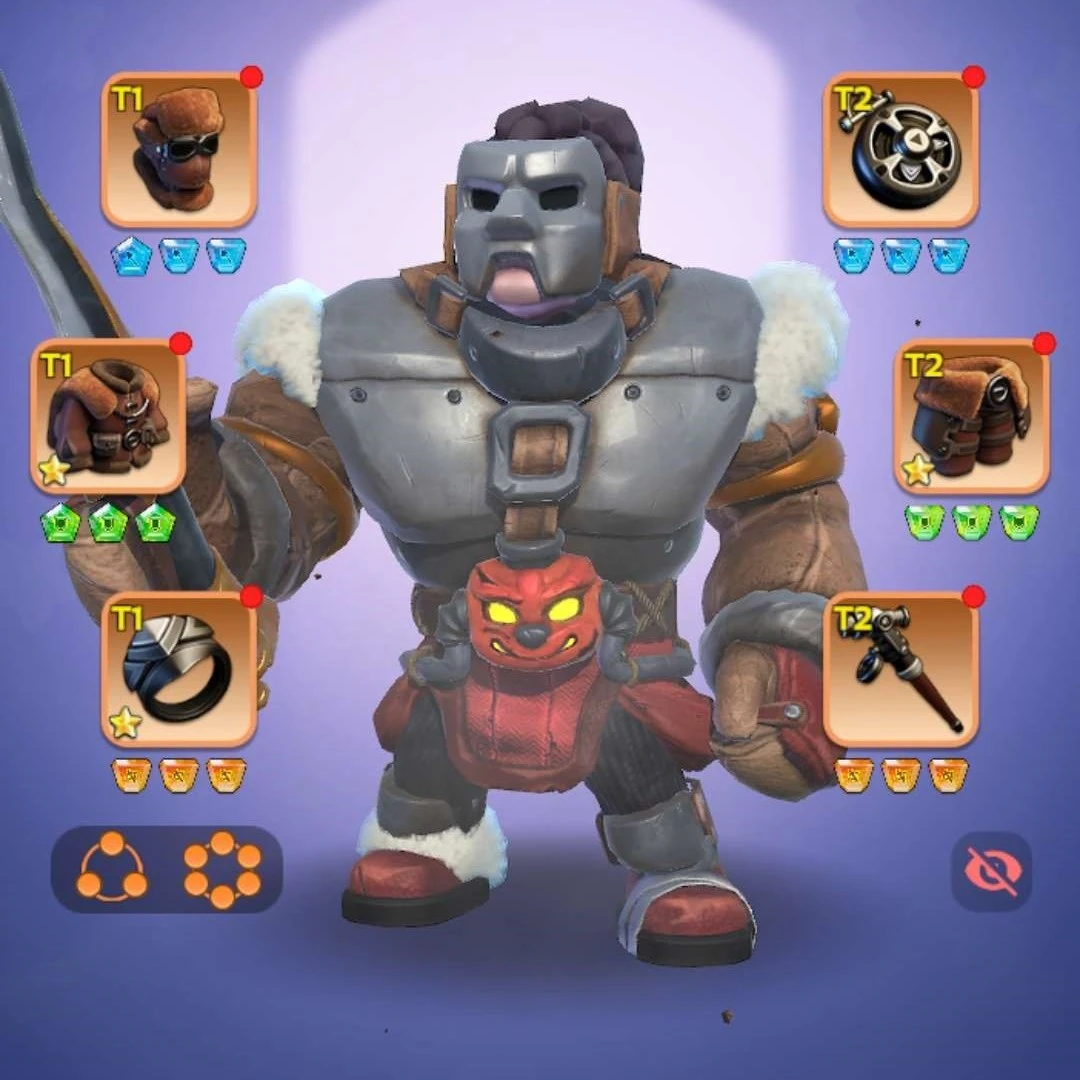This screenshot has height=1080, width=1080.
Task: Toggle the crossed-out eye visibility button
Action: click(990, 871)
